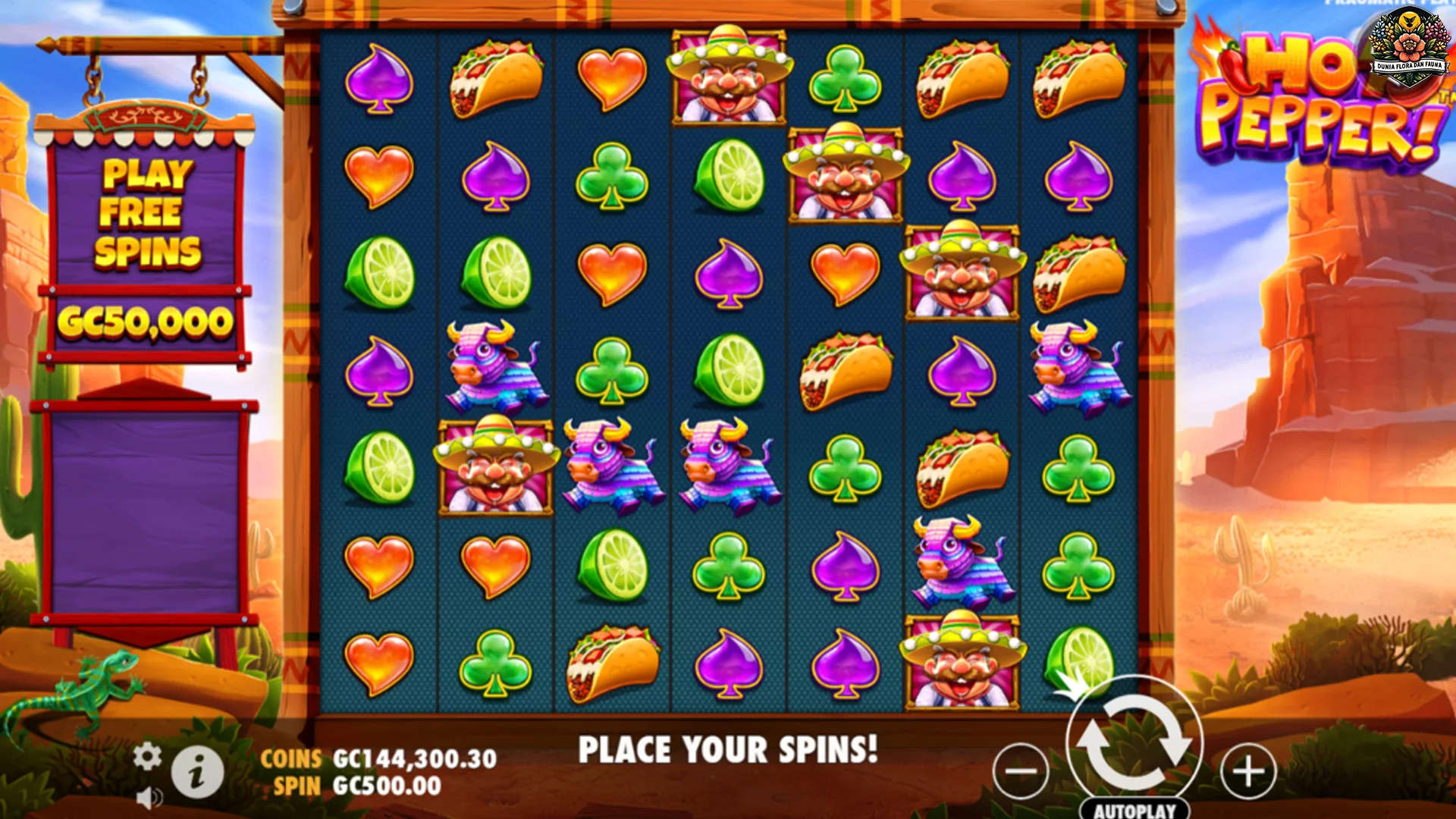Open the settings gear icon

pos(146,755)
